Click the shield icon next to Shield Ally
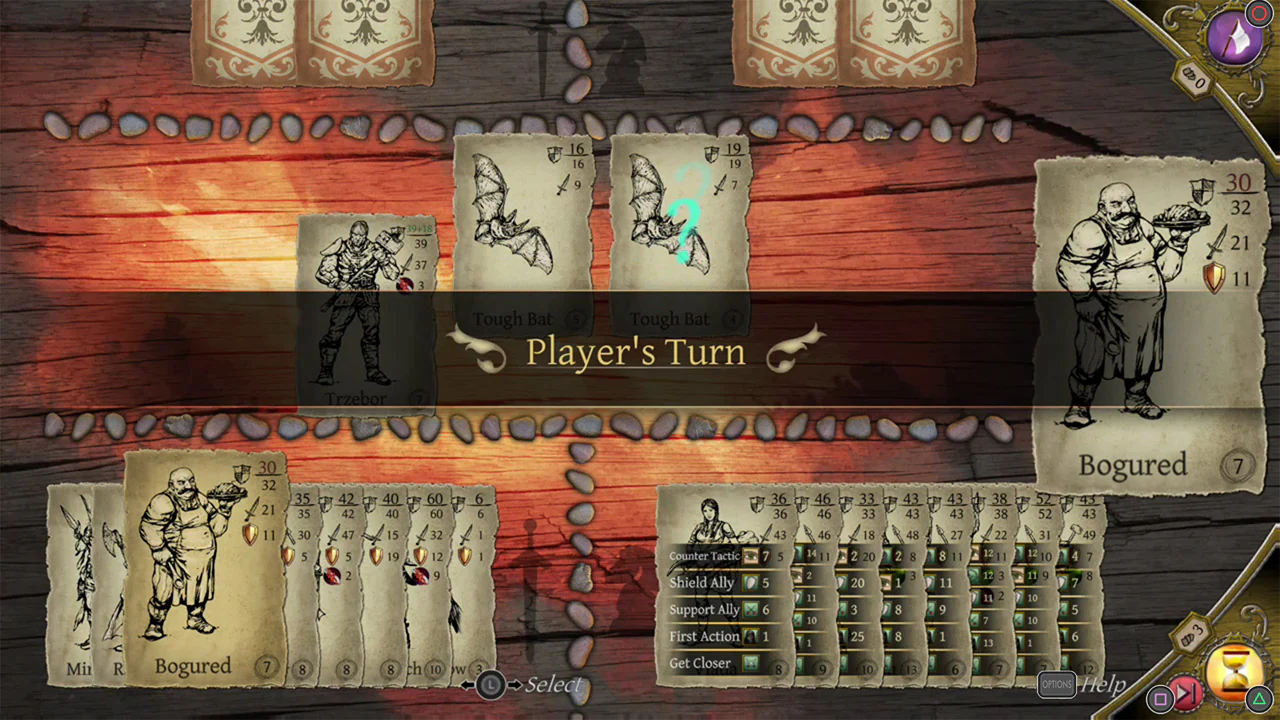This screenshot has width=1280, height=720. point(751,583)
